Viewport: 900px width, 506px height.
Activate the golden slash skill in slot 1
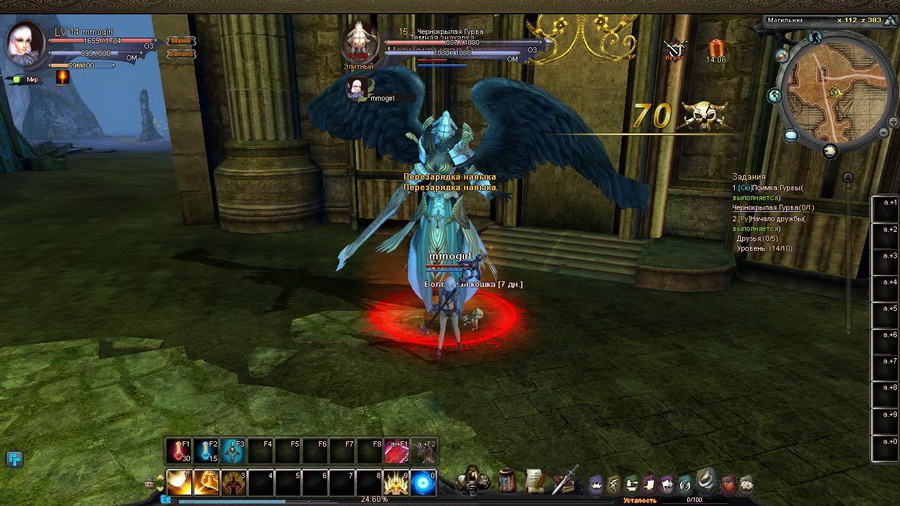pos(179,483)
